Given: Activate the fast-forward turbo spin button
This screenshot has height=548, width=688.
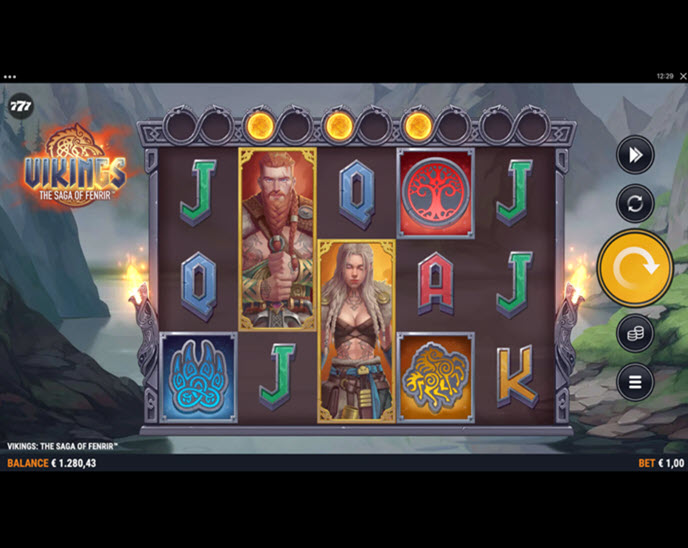Looking at the screenshot, I should coord(635,155).
